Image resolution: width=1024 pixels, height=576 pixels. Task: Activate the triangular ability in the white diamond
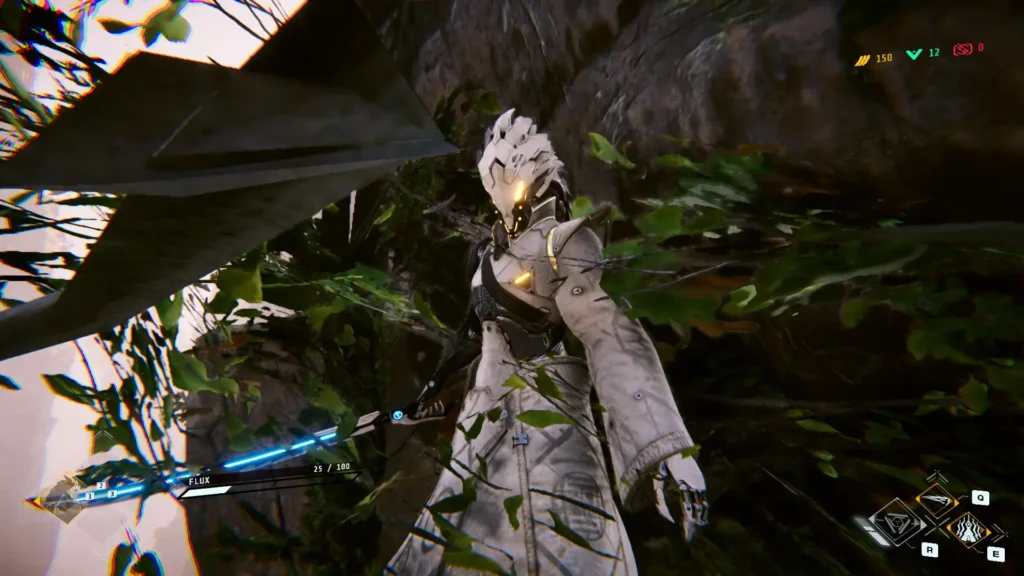[895, 521]
